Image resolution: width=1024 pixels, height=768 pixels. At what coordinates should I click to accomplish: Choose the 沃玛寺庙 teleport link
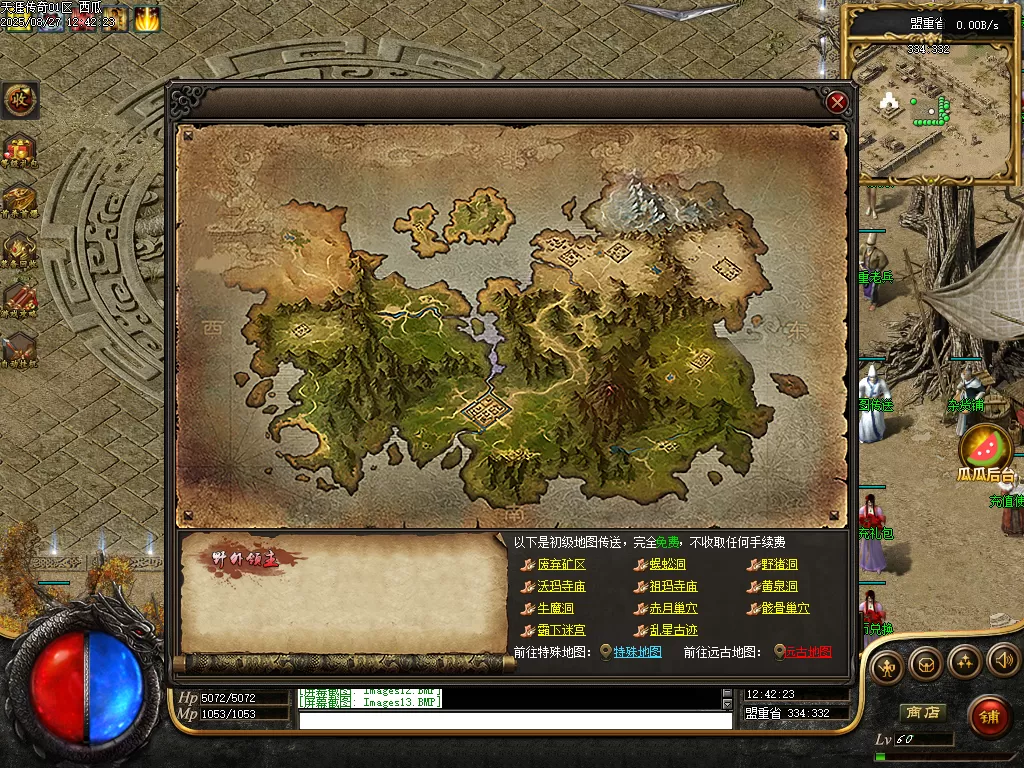(561, 587)
